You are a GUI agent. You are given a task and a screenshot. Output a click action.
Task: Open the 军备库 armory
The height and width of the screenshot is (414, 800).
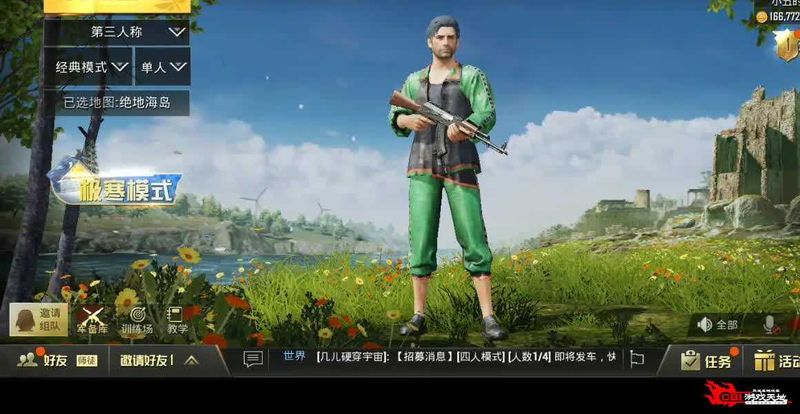91,320
